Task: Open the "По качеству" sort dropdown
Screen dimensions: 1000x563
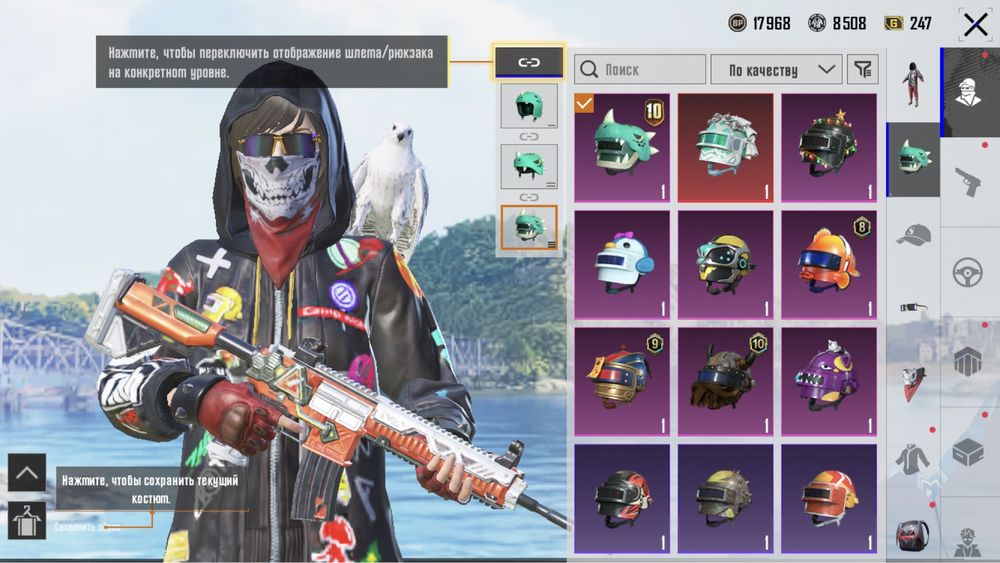Action: pyautogui.click(x=776, y=69)
